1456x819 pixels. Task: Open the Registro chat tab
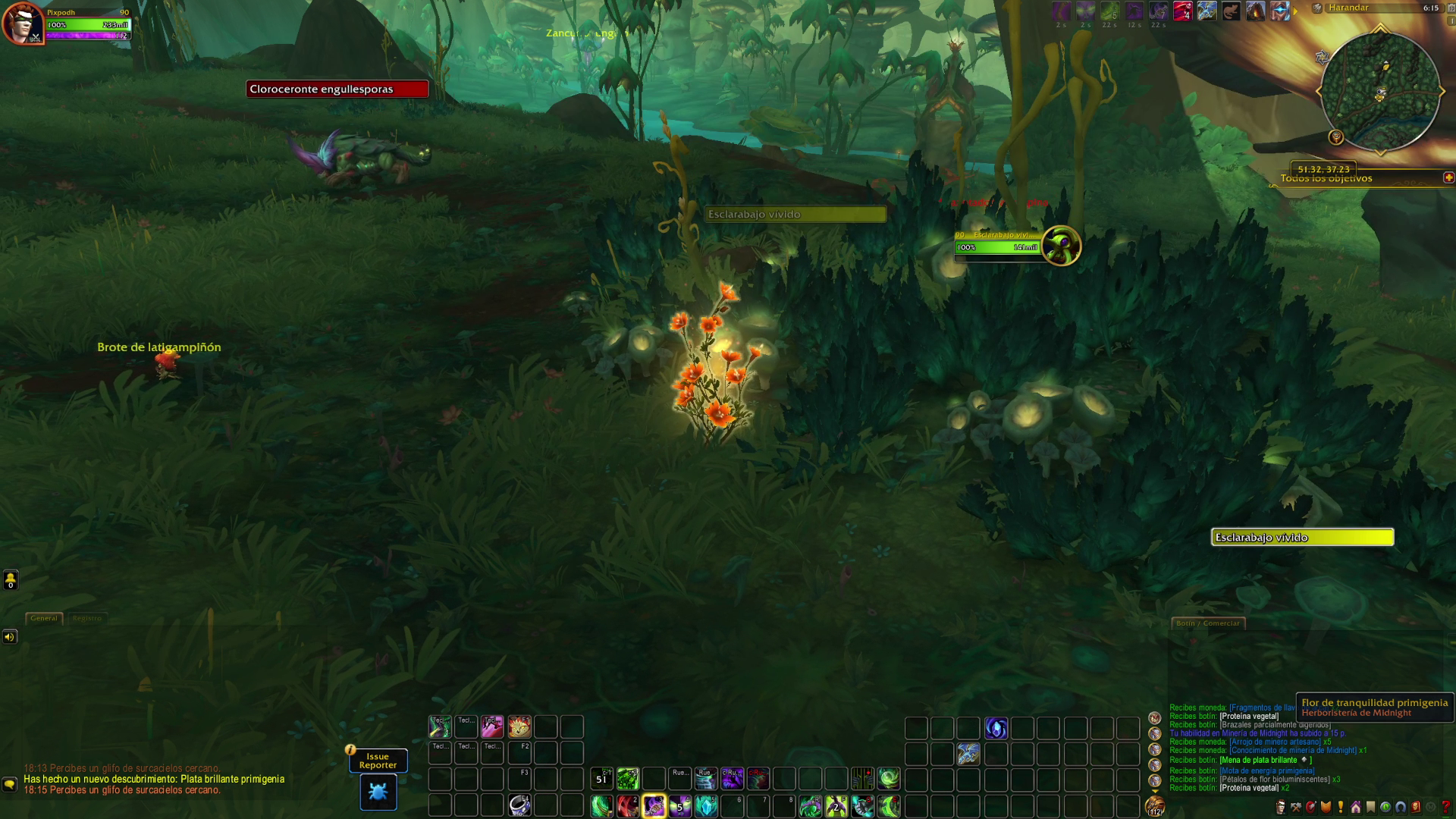click(87, 618)
